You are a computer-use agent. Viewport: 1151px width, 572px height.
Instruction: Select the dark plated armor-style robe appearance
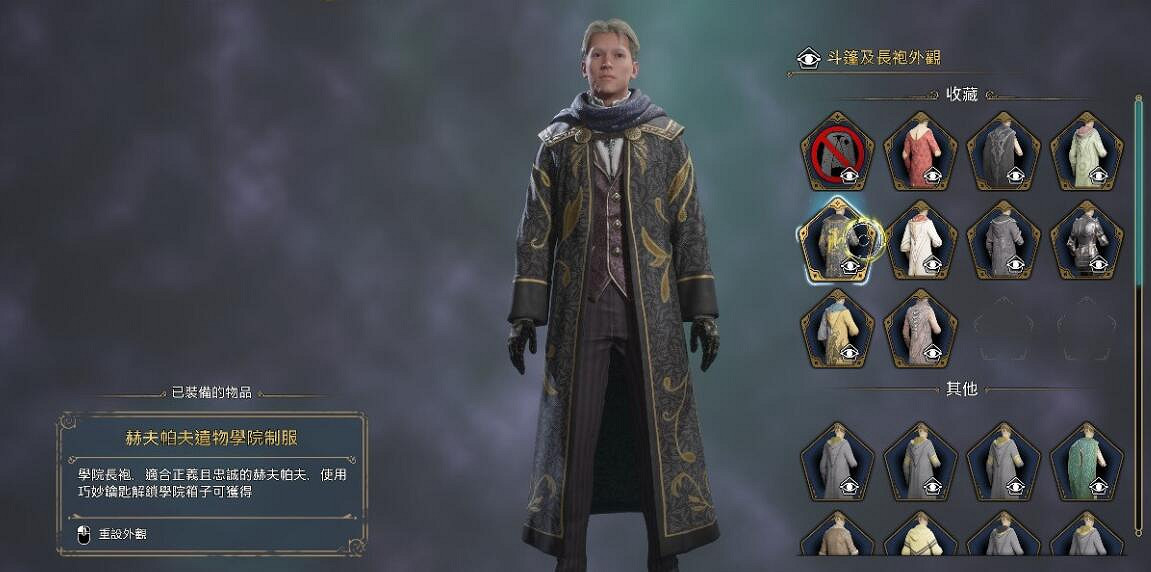pos(1087,240)
